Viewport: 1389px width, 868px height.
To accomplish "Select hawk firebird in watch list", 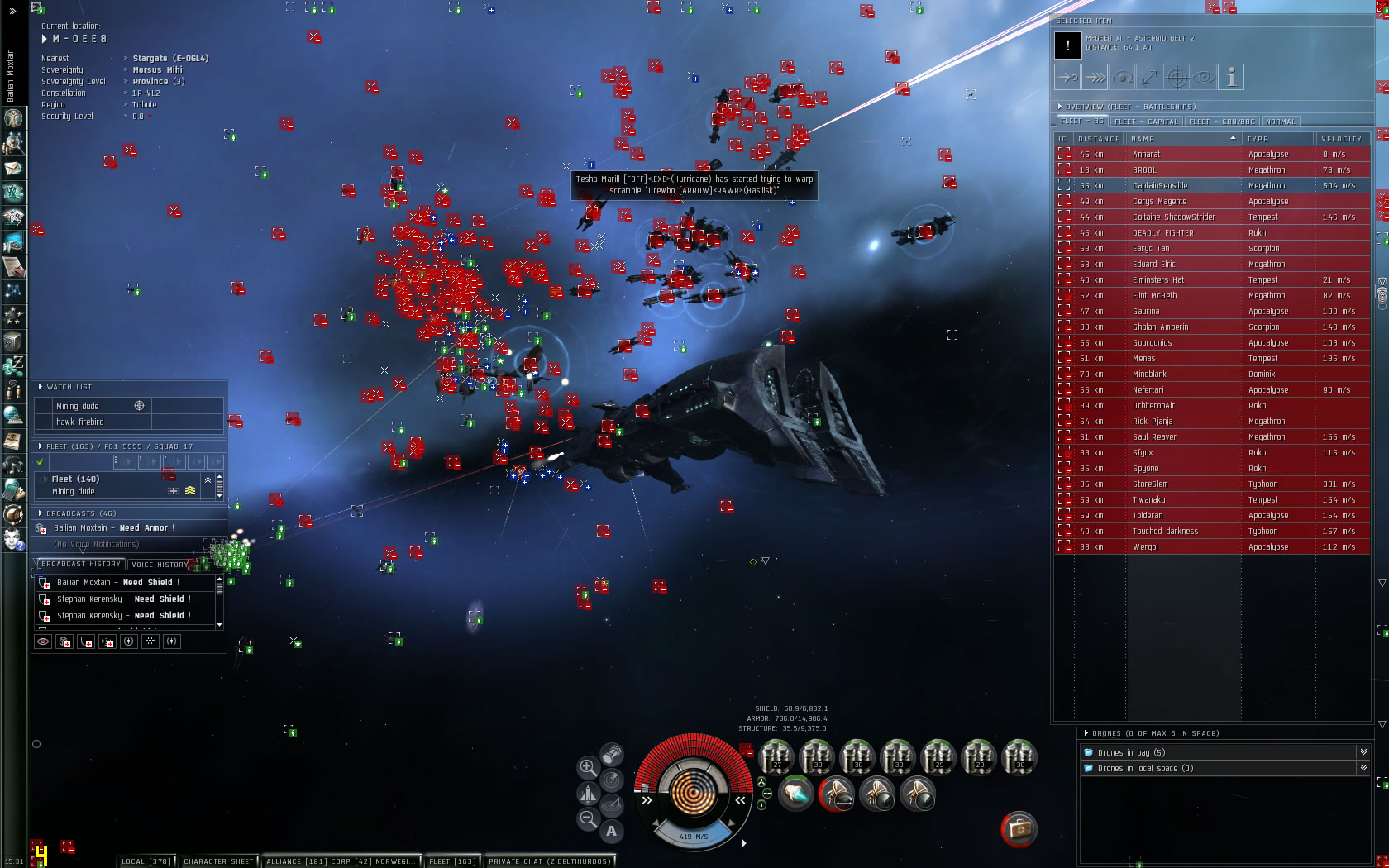I will click(x=80, y=422).
